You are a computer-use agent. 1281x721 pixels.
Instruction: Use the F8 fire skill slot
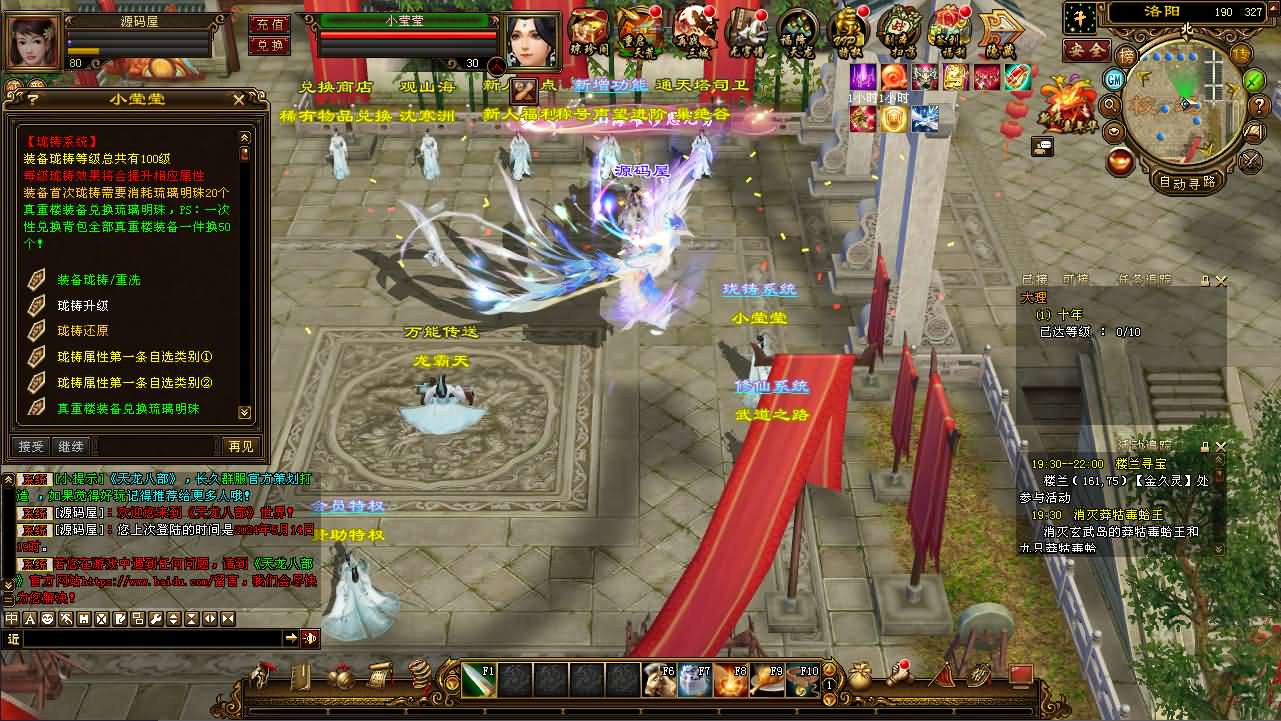click(x=729, y=680)
